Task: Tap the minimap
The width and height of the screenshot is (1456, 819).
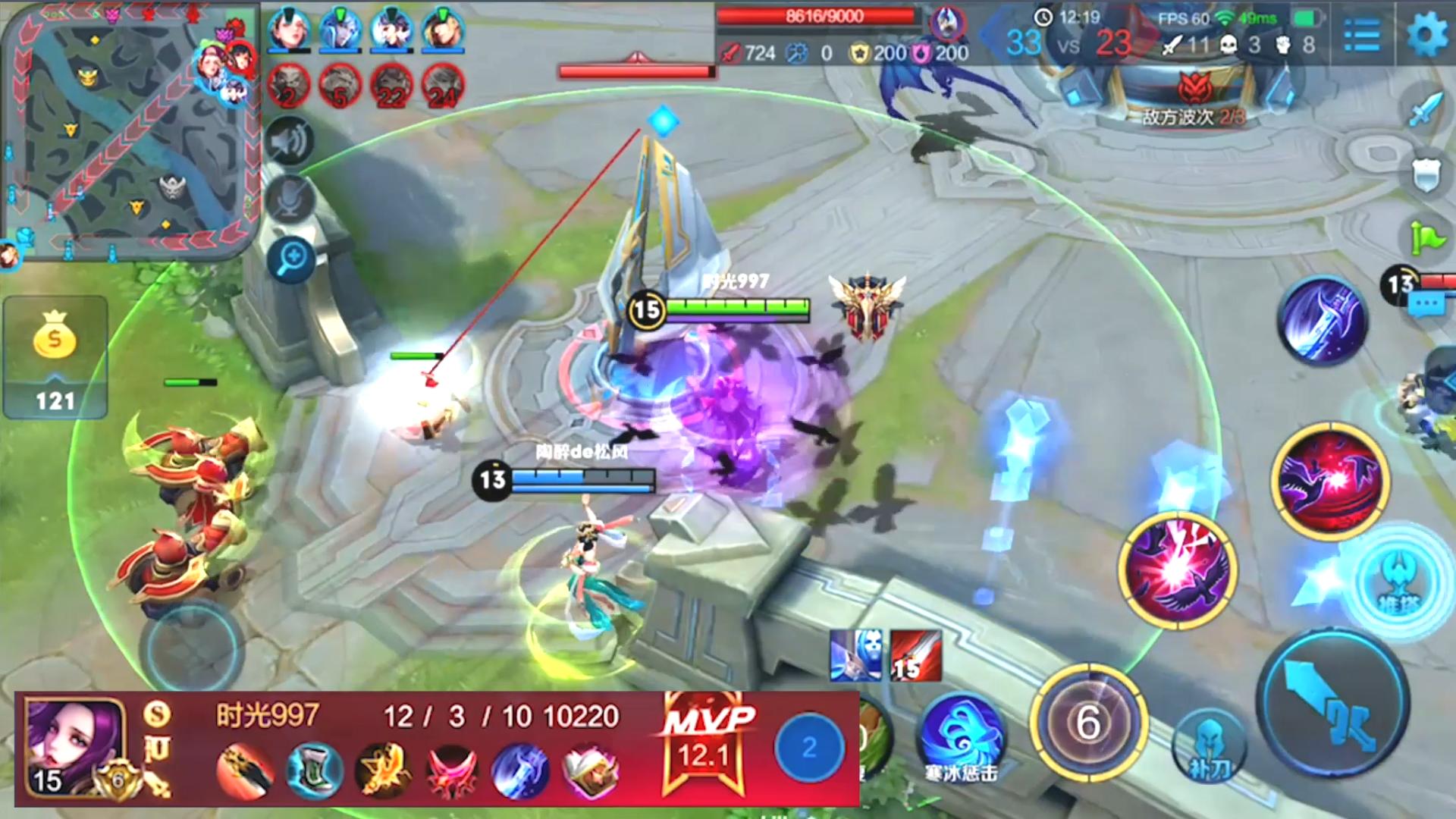Action: (x=129, y=129)
